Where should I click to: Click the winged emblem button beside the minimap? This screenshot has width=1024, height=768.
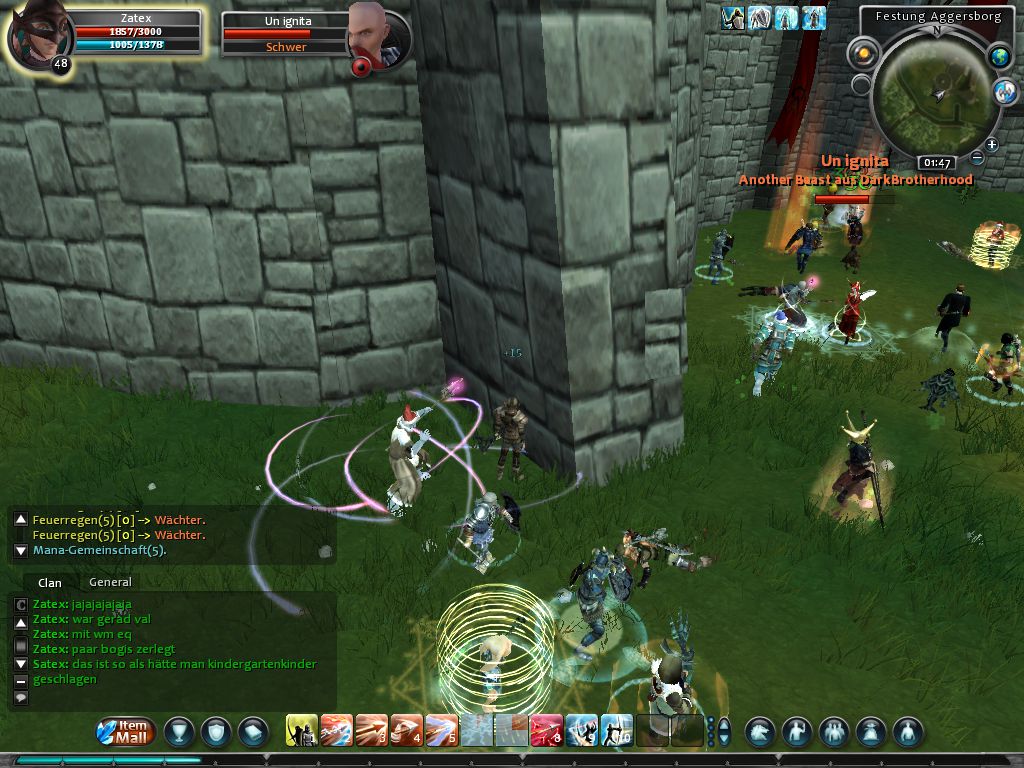pos(1005,92)
